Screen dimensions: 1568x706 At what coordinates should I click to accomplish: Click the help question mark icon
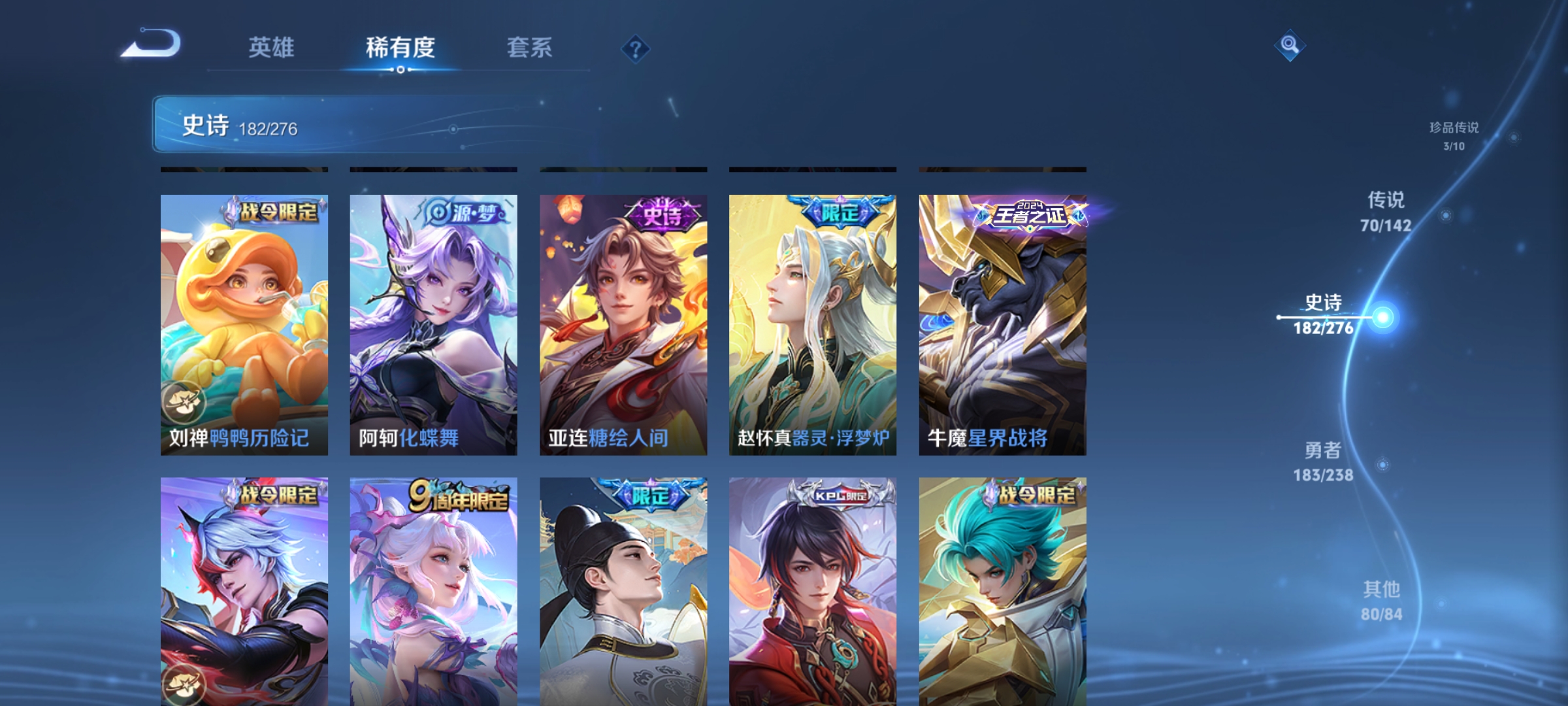pos(636,50)
